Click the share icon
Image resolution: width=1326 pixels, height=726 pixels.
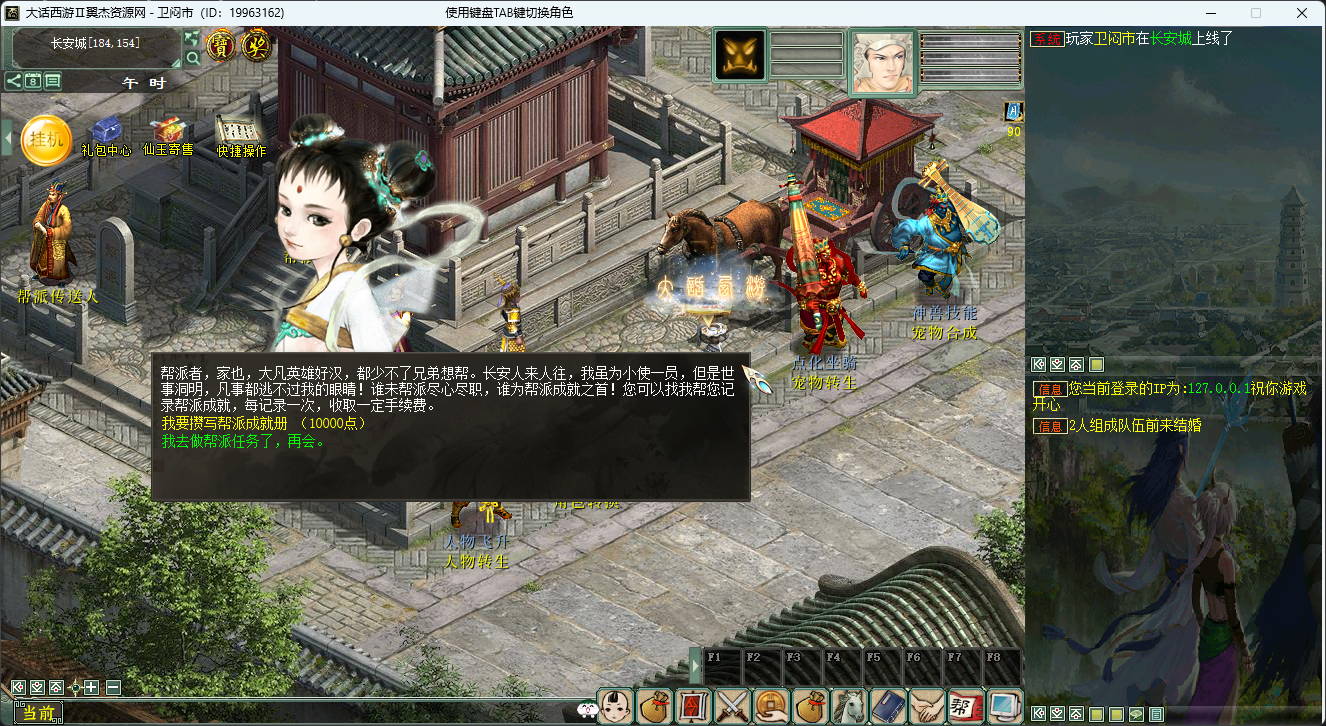click(13, 81)
